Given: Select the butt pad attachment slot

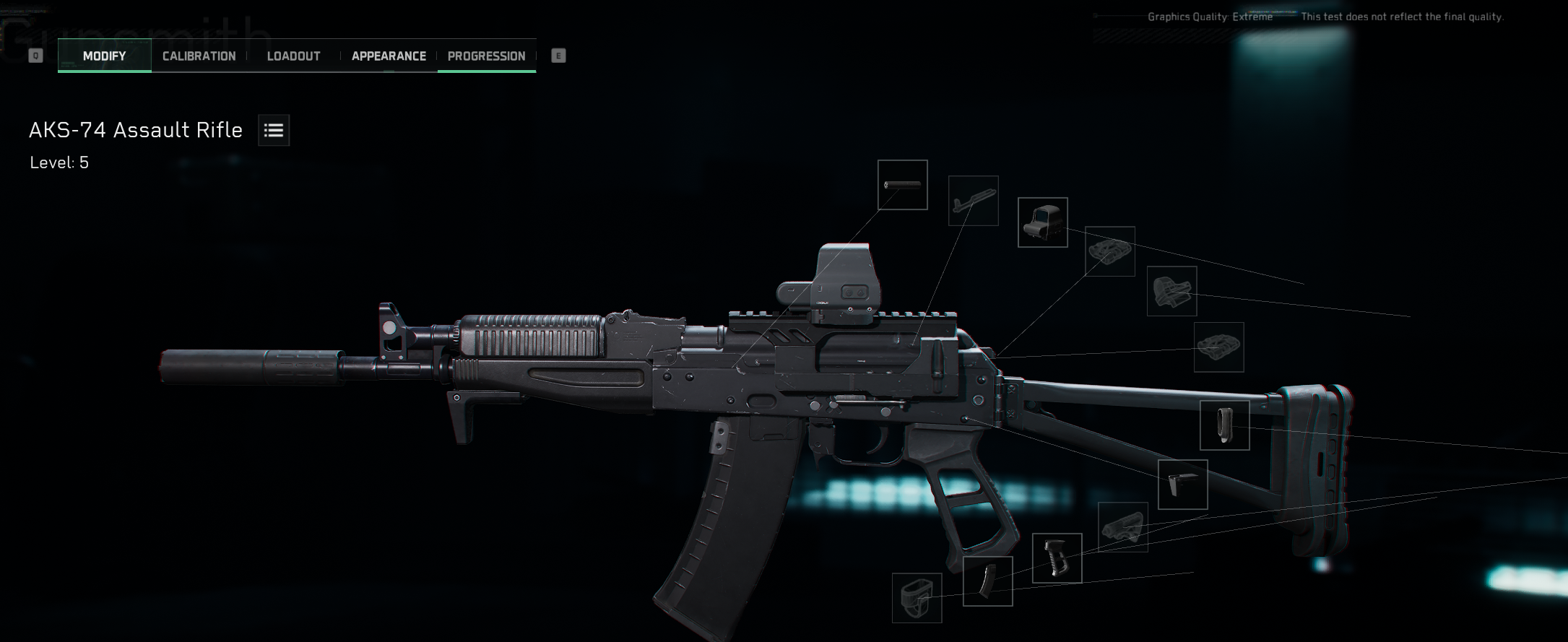Looking at the screenshot, I should [x=1224, y=425].
